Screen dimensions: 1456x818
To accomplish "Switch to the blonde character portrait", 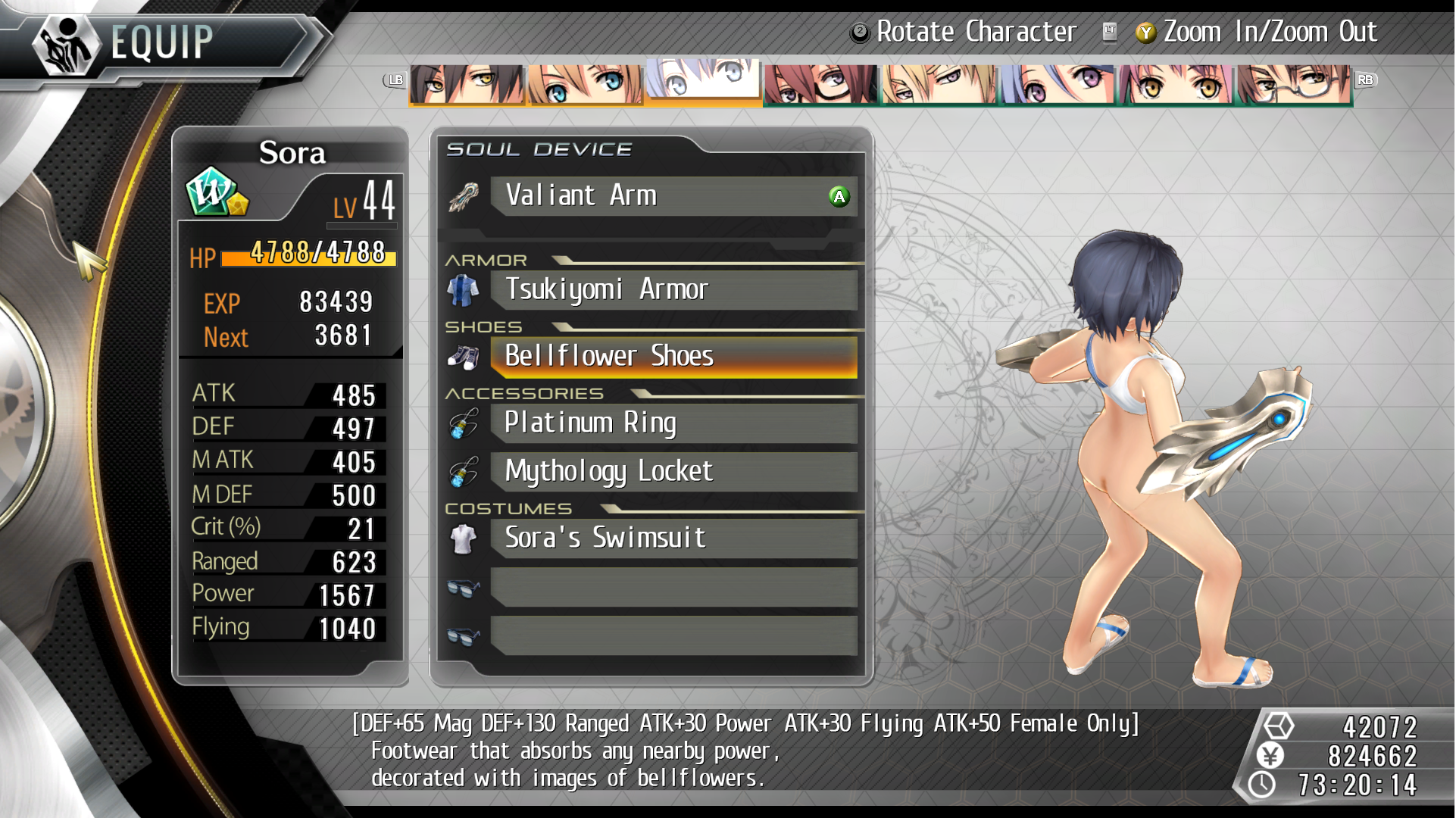I will (x=939, y=84).
